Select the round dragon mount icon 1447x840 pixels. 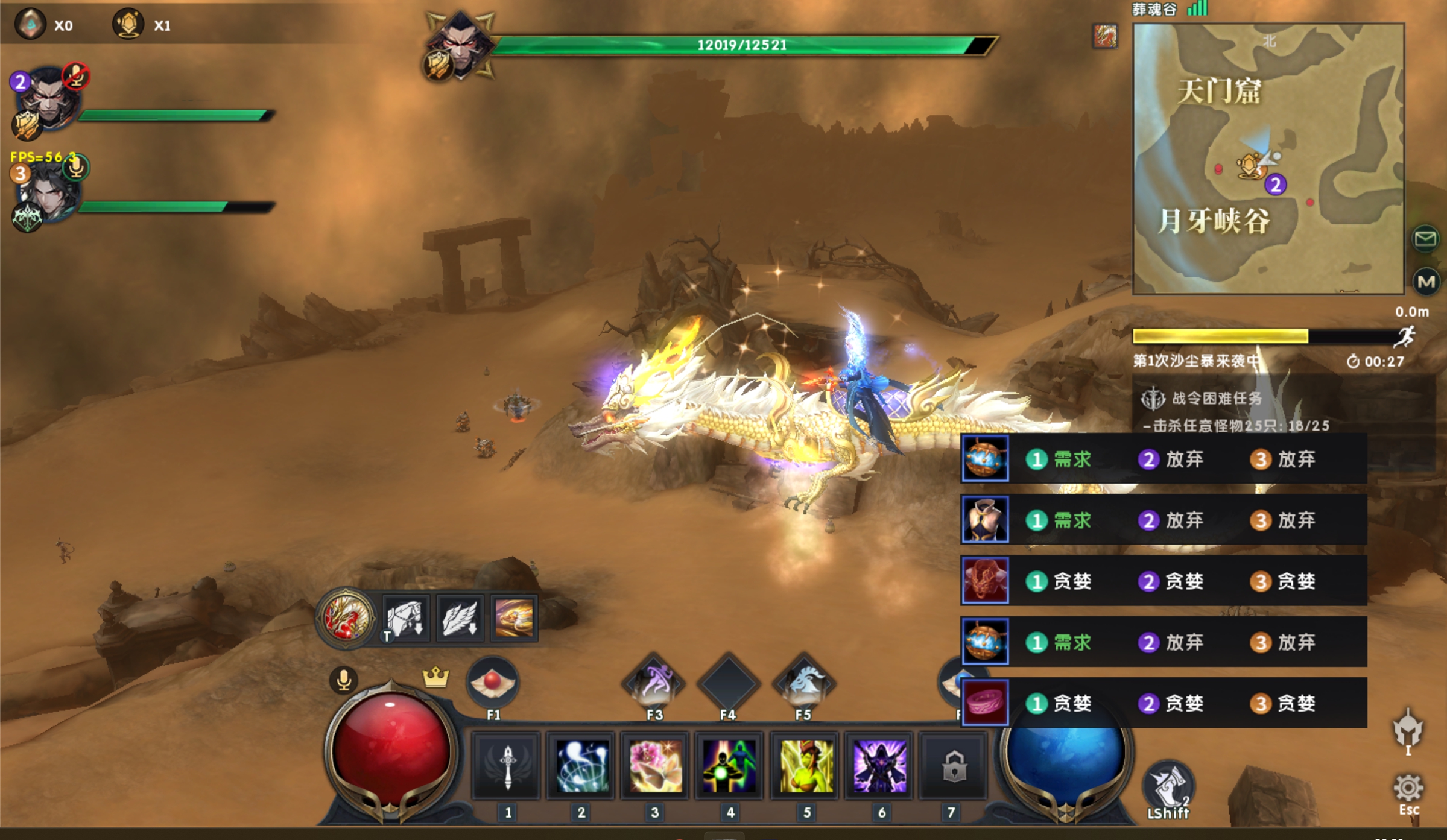pyautogui.click(x=346, y=617)
